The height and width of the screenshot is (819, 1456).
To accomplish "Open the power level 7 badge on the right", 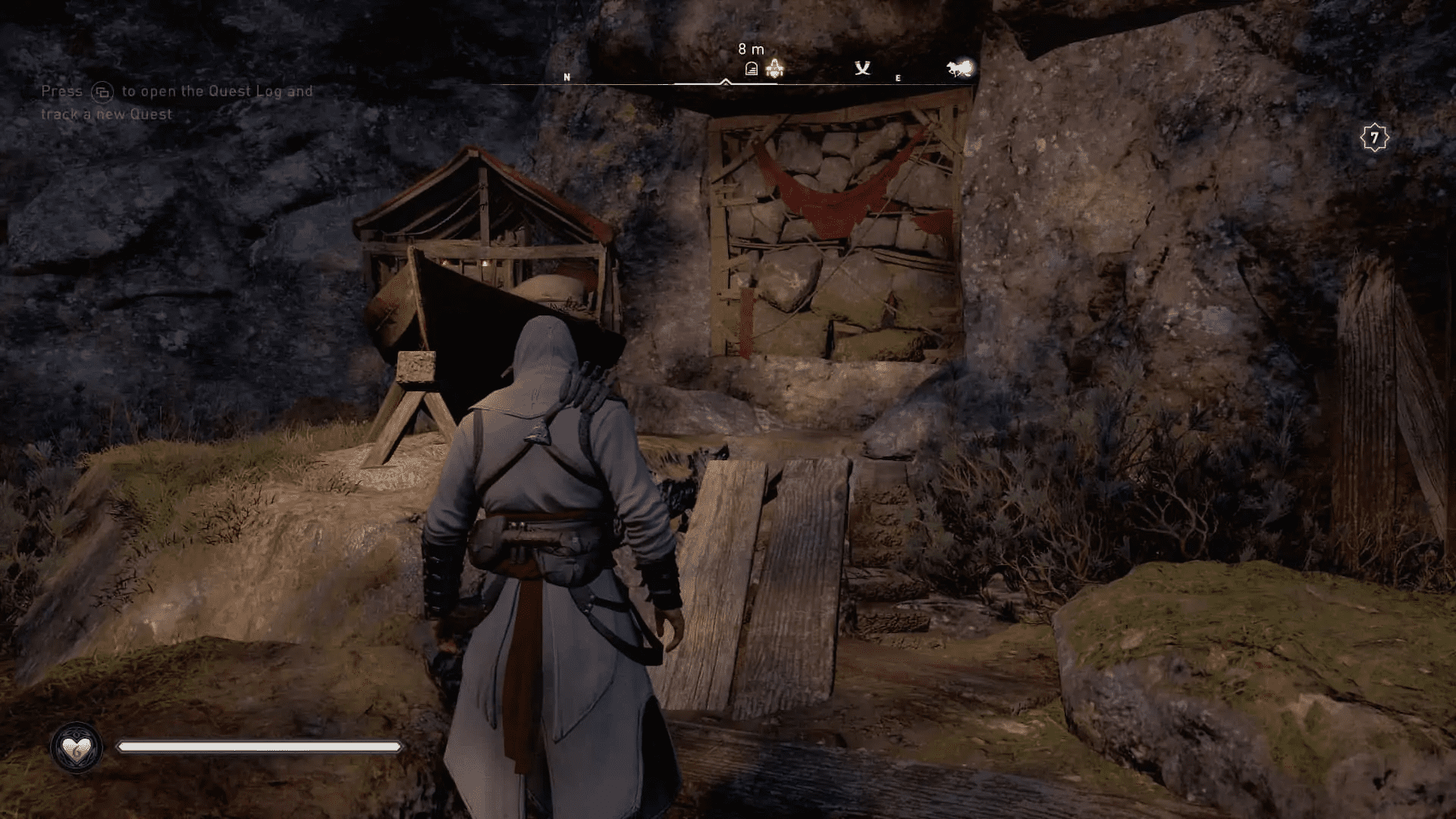I will 1375,136.
